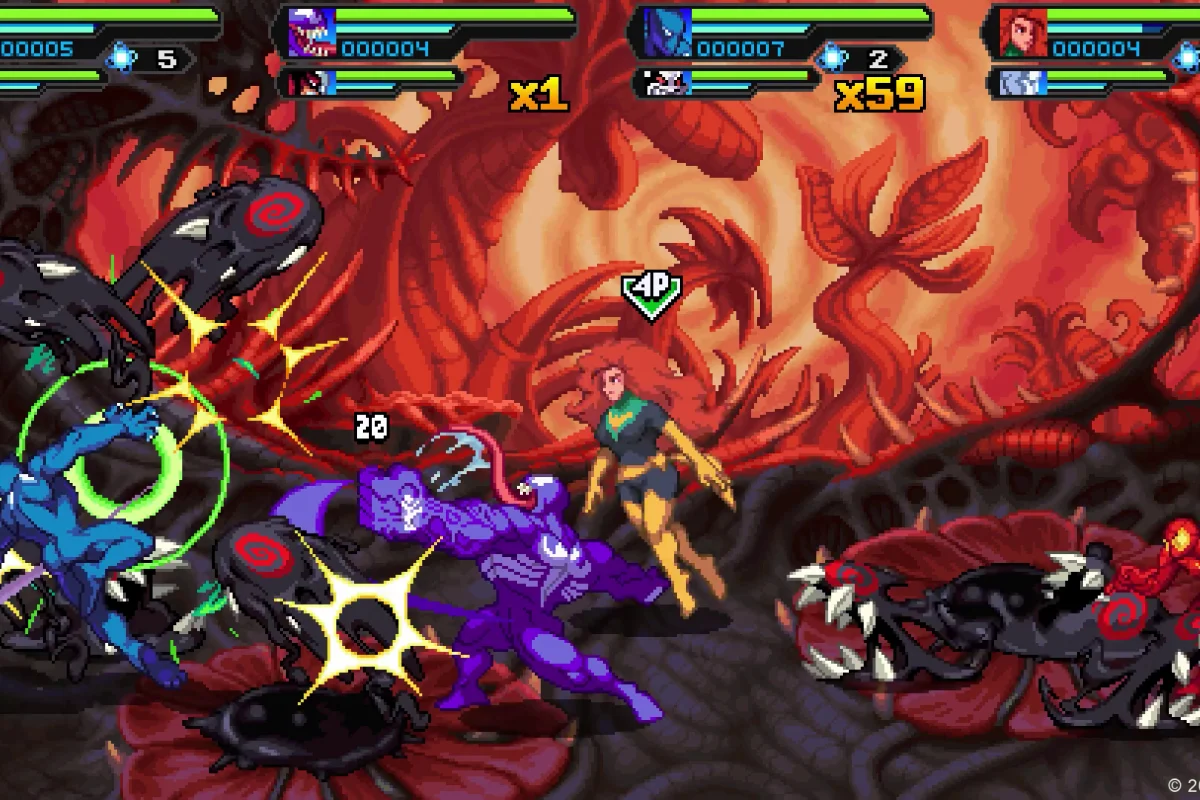Click the black-and-white partner portrait
The width and height of the screenshot is (1200, 800).
coord(657,82)
